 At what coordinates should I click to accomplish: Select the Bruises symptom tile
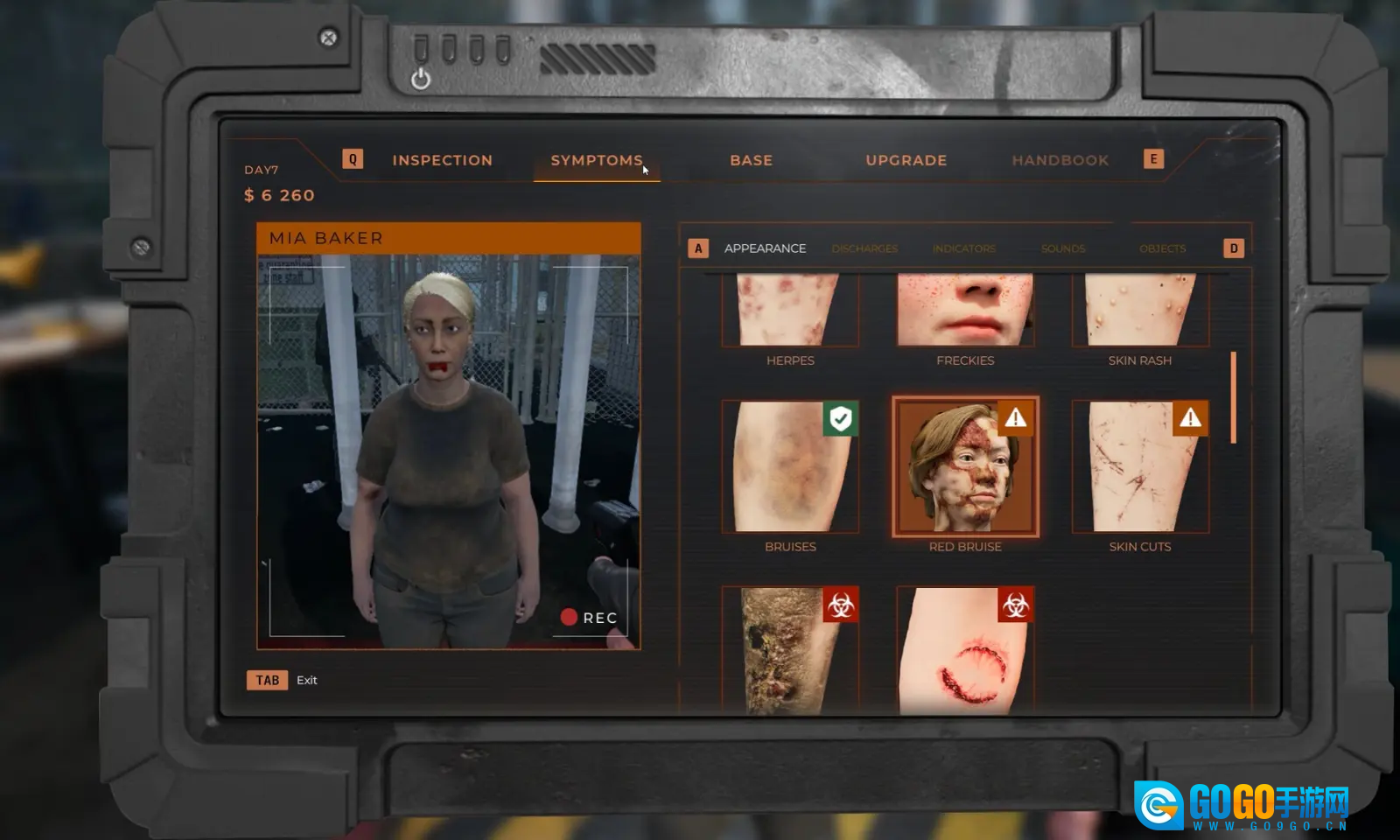click(x=789, y=467)
